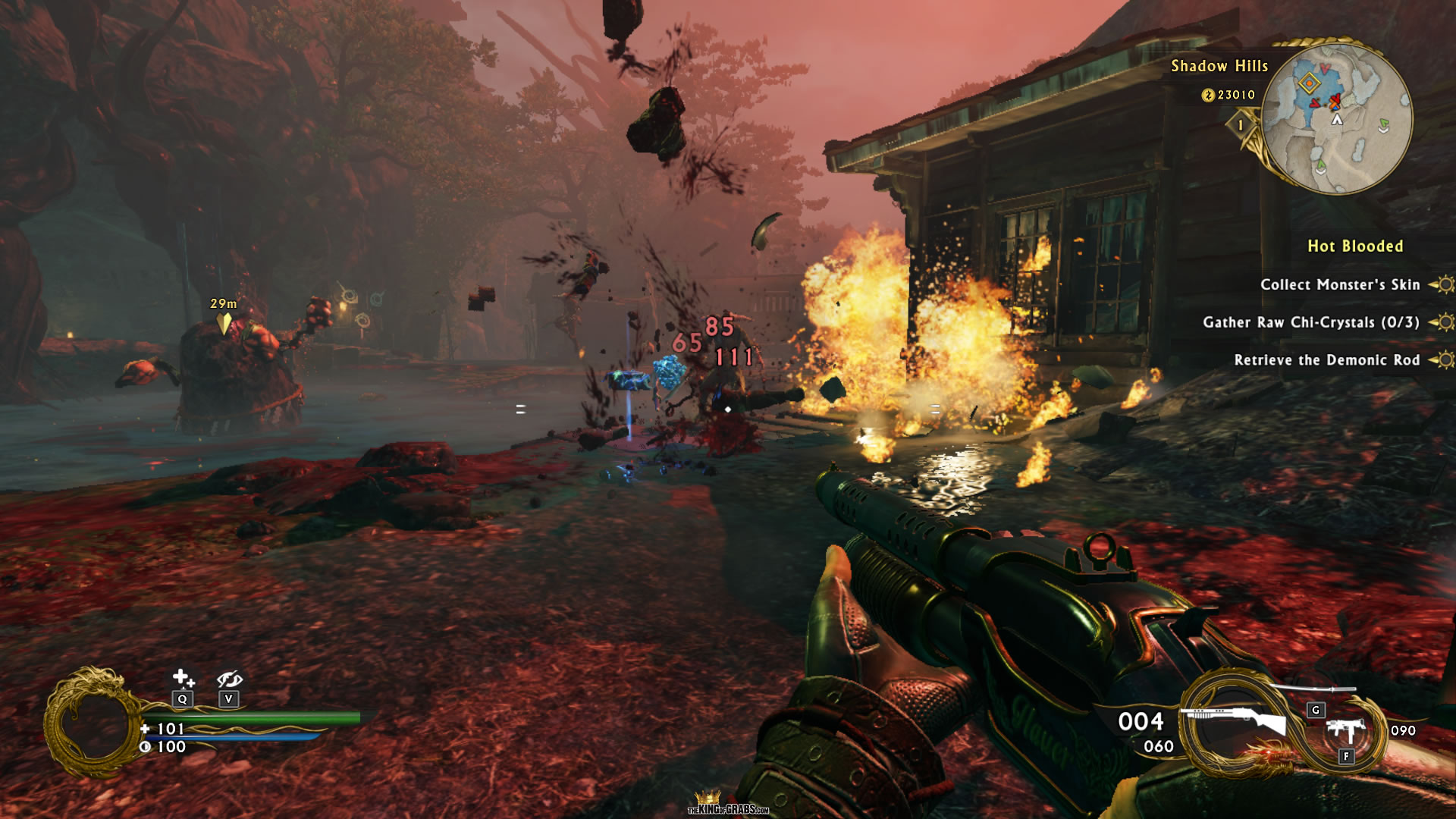Select the equipped shotgun weapon icon

(x=1238, y=720)
